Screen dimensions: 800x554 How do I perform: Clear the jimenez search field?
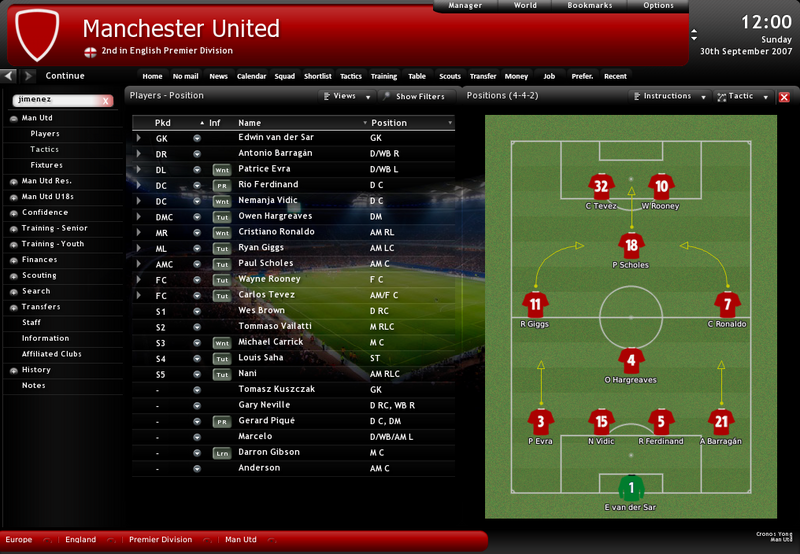[106, 101]
